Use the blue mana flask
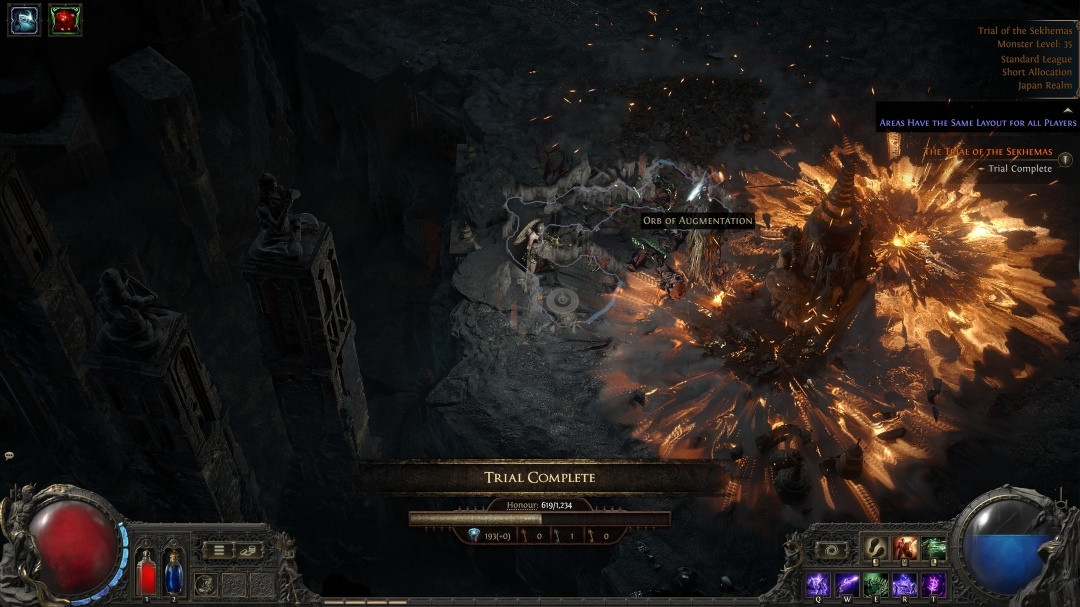The image size is (1080, 607). pos(173,573)
